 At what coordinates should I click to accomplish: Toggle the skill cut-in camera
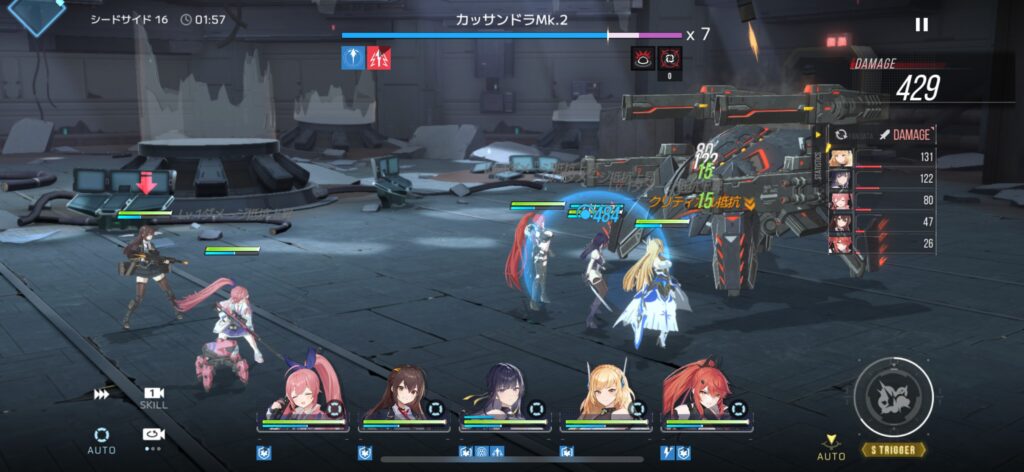[x=154, y=396]
